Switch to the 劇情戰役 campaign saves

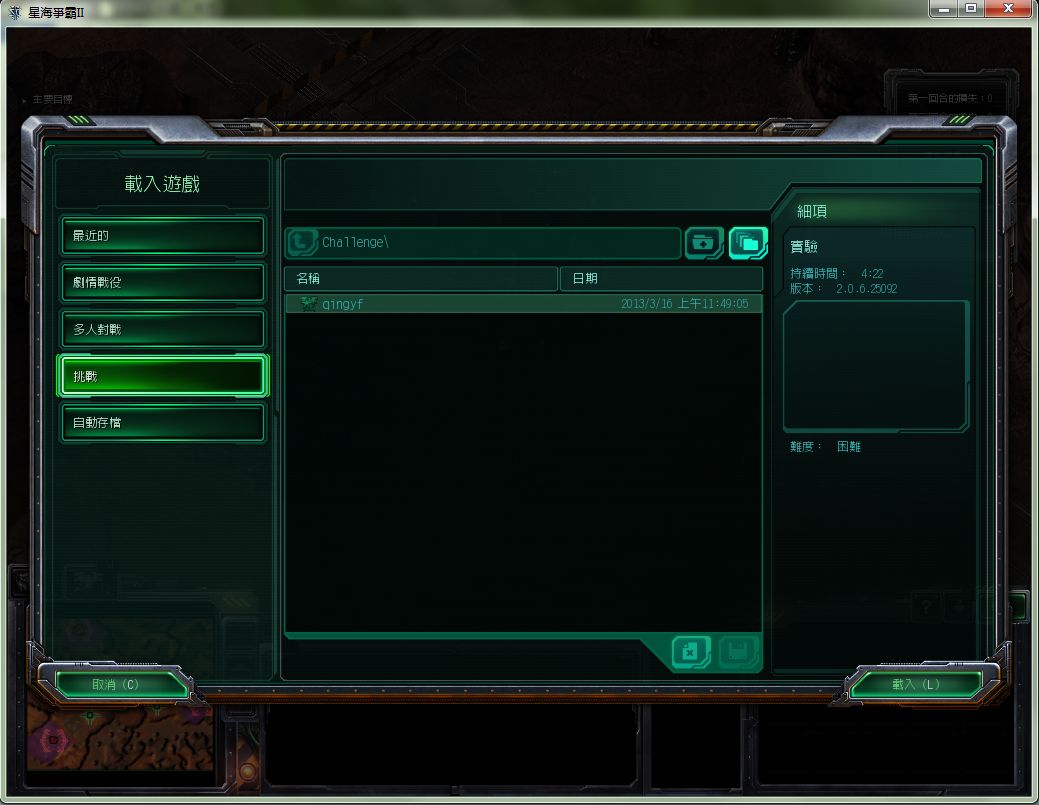click(x=162, y=282)
